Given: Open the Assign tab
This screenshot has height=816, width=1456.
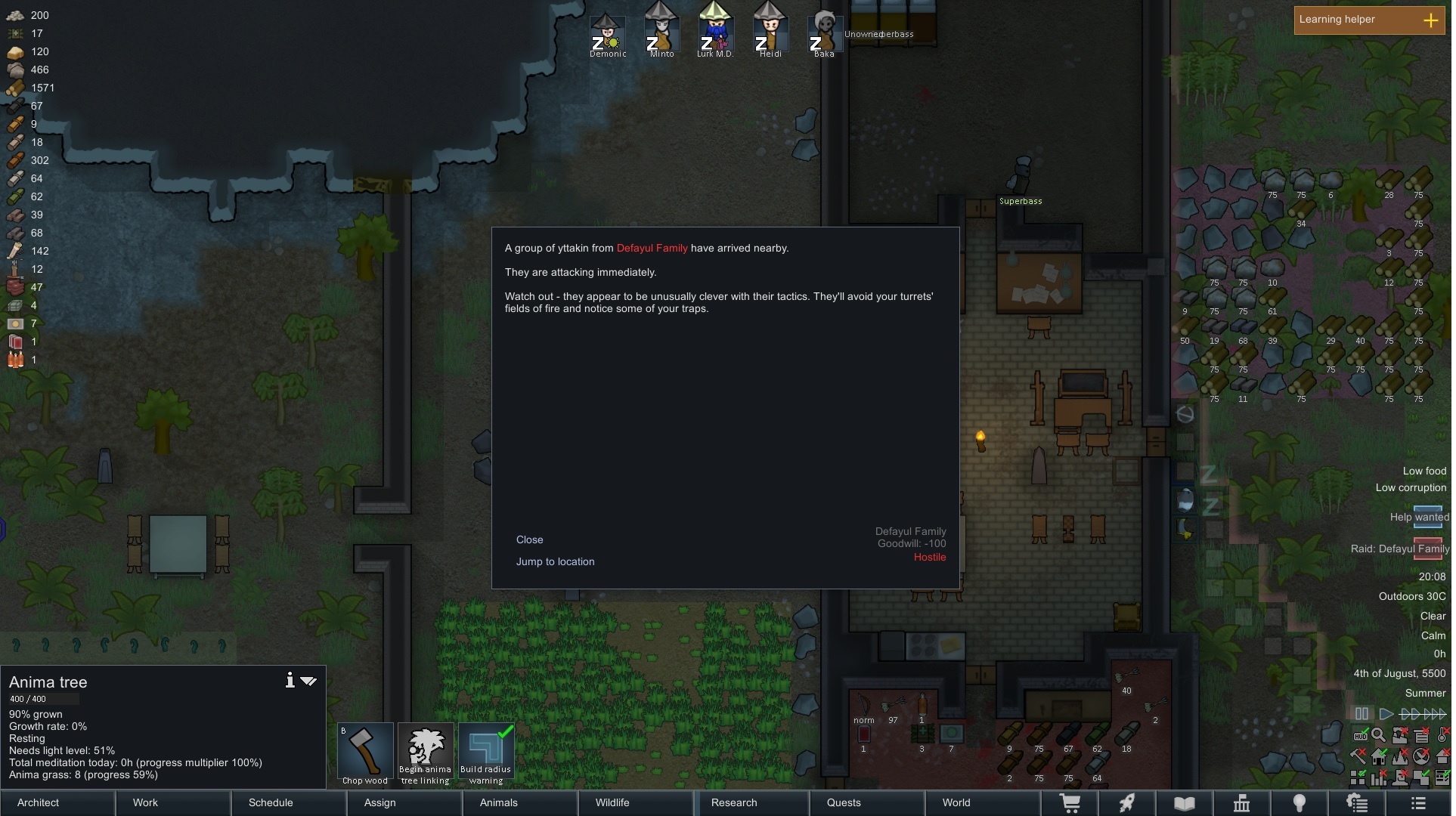Looking at the screenshot, I should tap(379, 802).
